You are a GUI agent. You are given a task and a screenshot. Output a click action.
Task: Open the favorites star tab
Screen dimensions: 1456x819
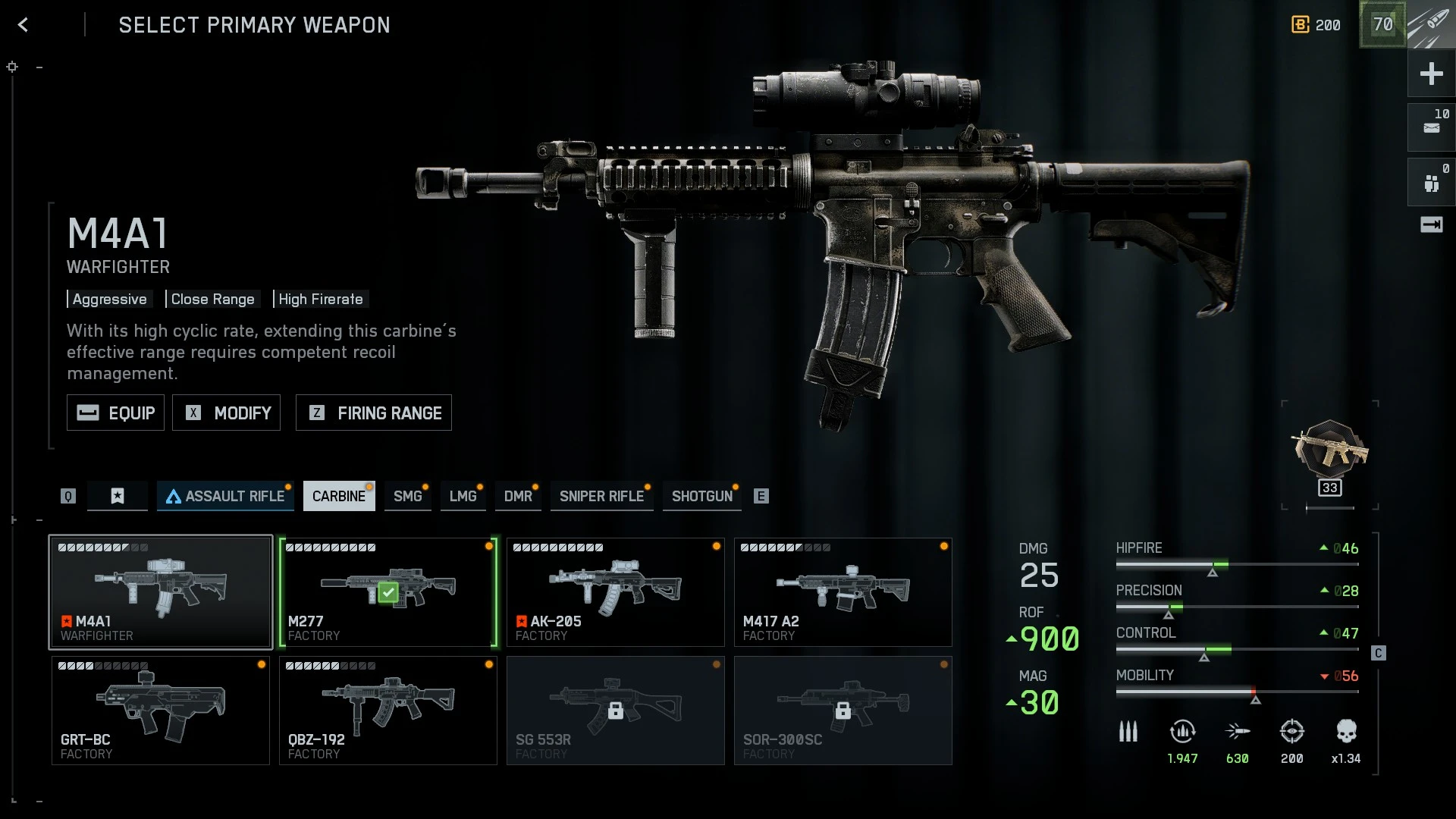coord(118,496)
